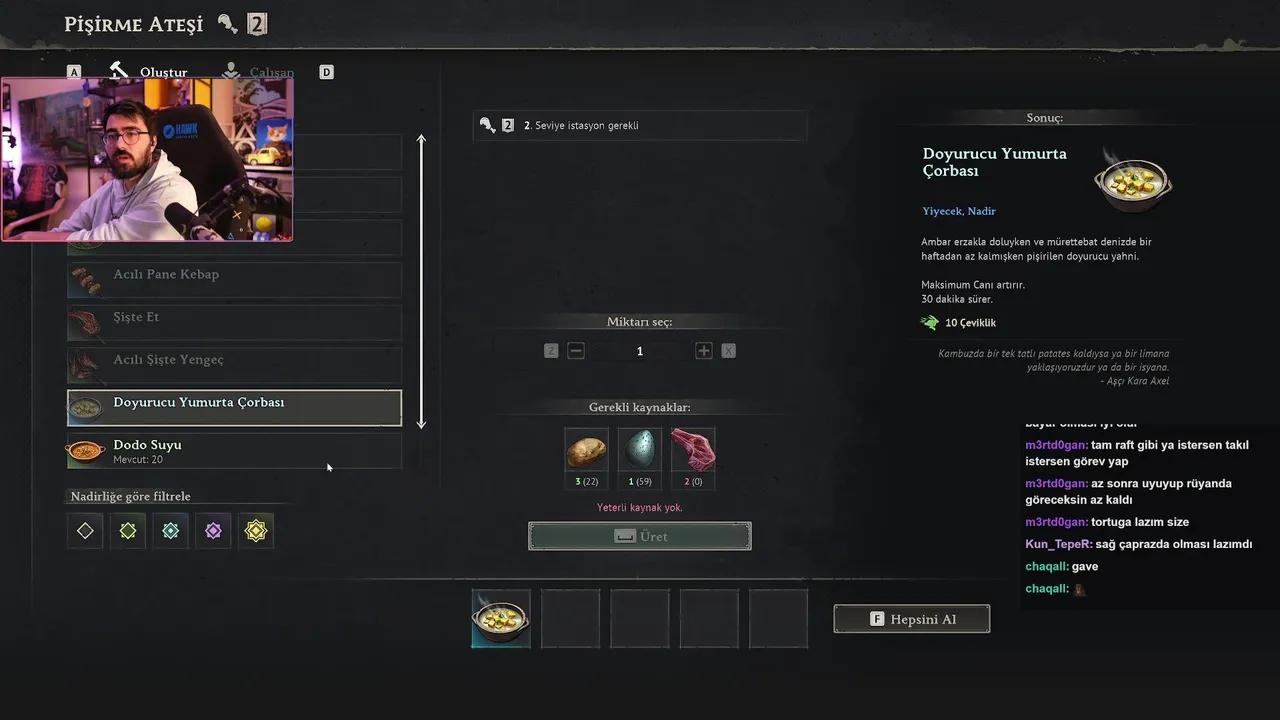This screenshot has height=720, width=1280.
Task: Filter recipes by purple rarity diamond
Action: point(213,531)
